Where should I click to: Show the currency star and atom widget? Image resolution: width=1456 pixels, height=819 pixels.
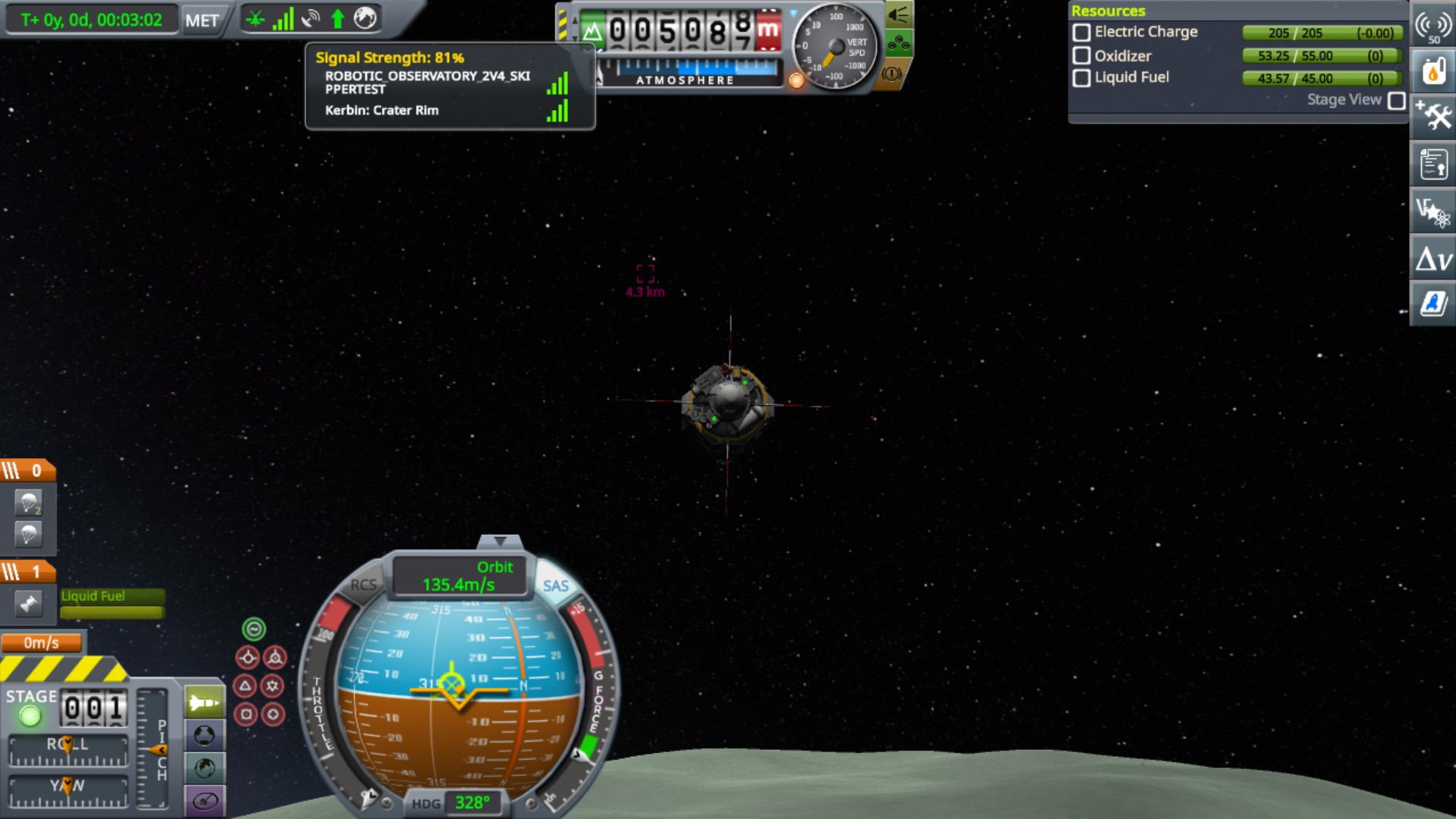[x=1432, y=211]
